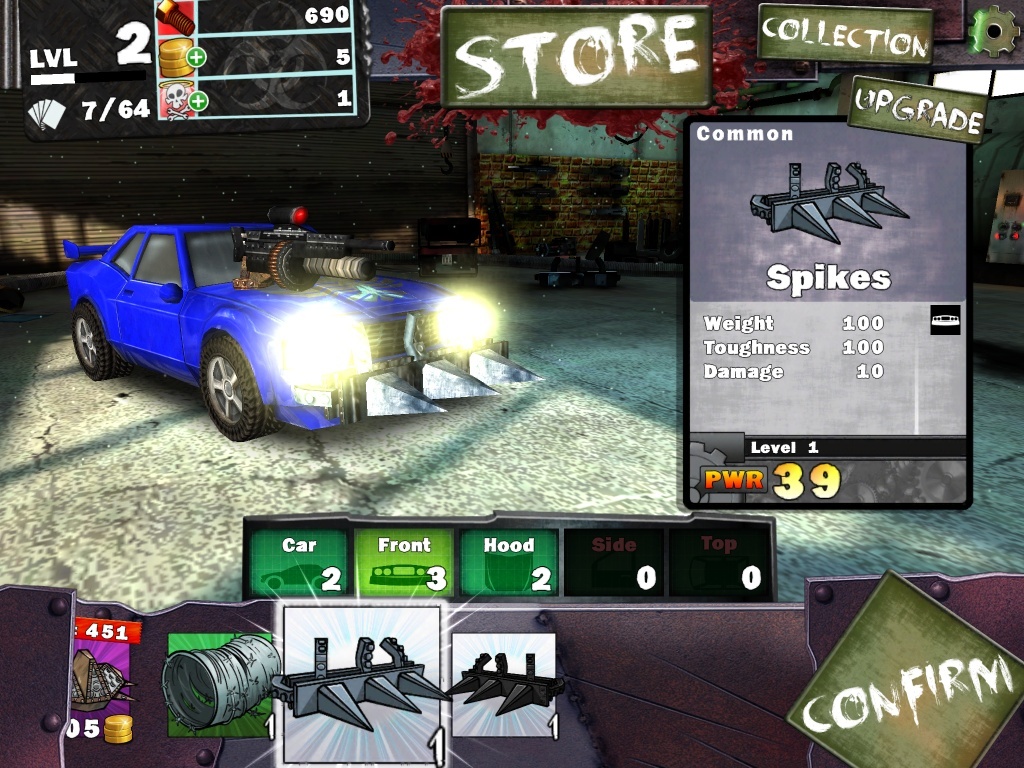Add more skull tokens with plus button
Viewport: 1024px width, 768px height.
(x=197, y=100)
